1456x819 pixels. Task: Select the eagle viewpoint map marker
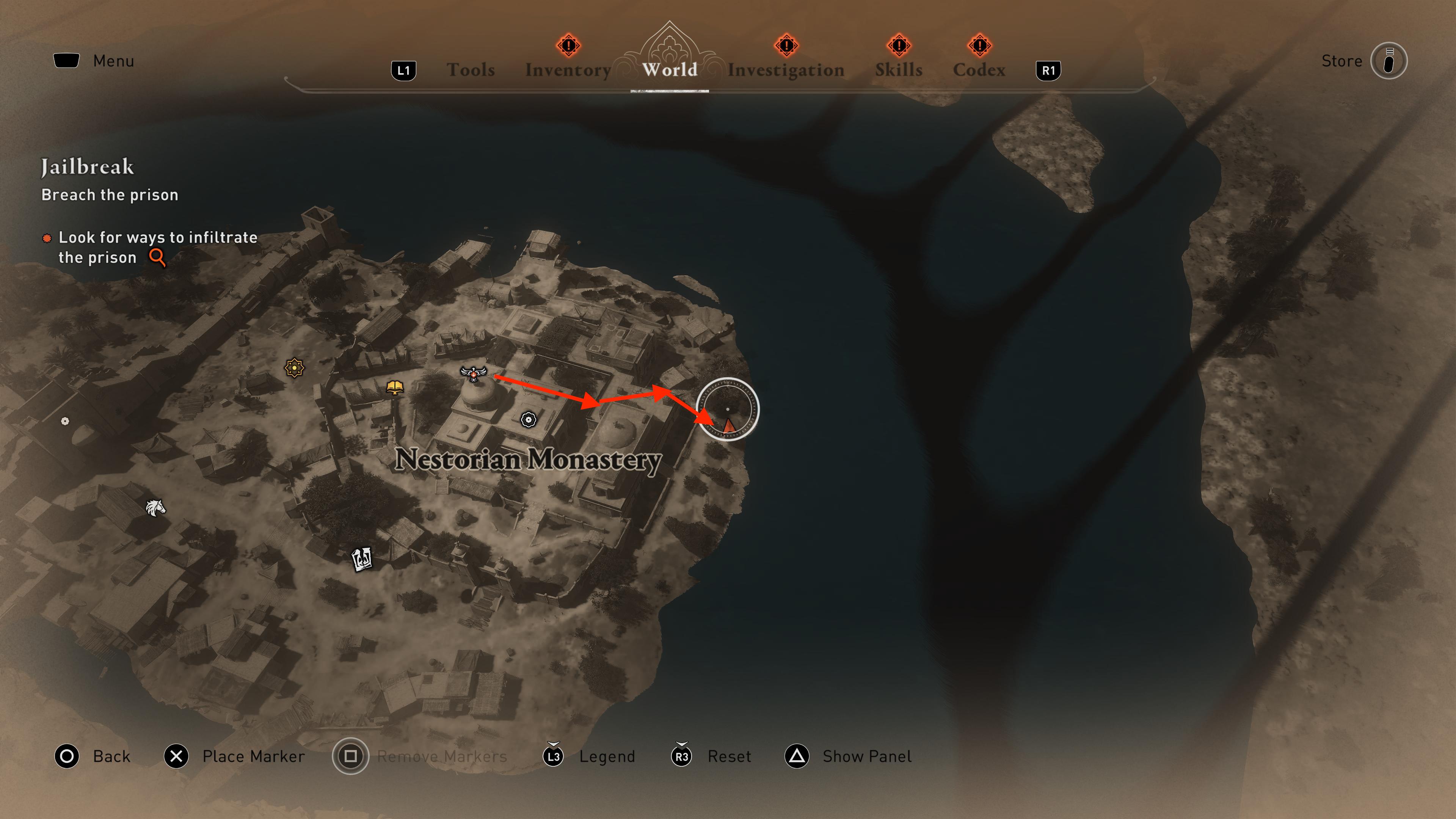pyautogui.click(x=473, y=373)
